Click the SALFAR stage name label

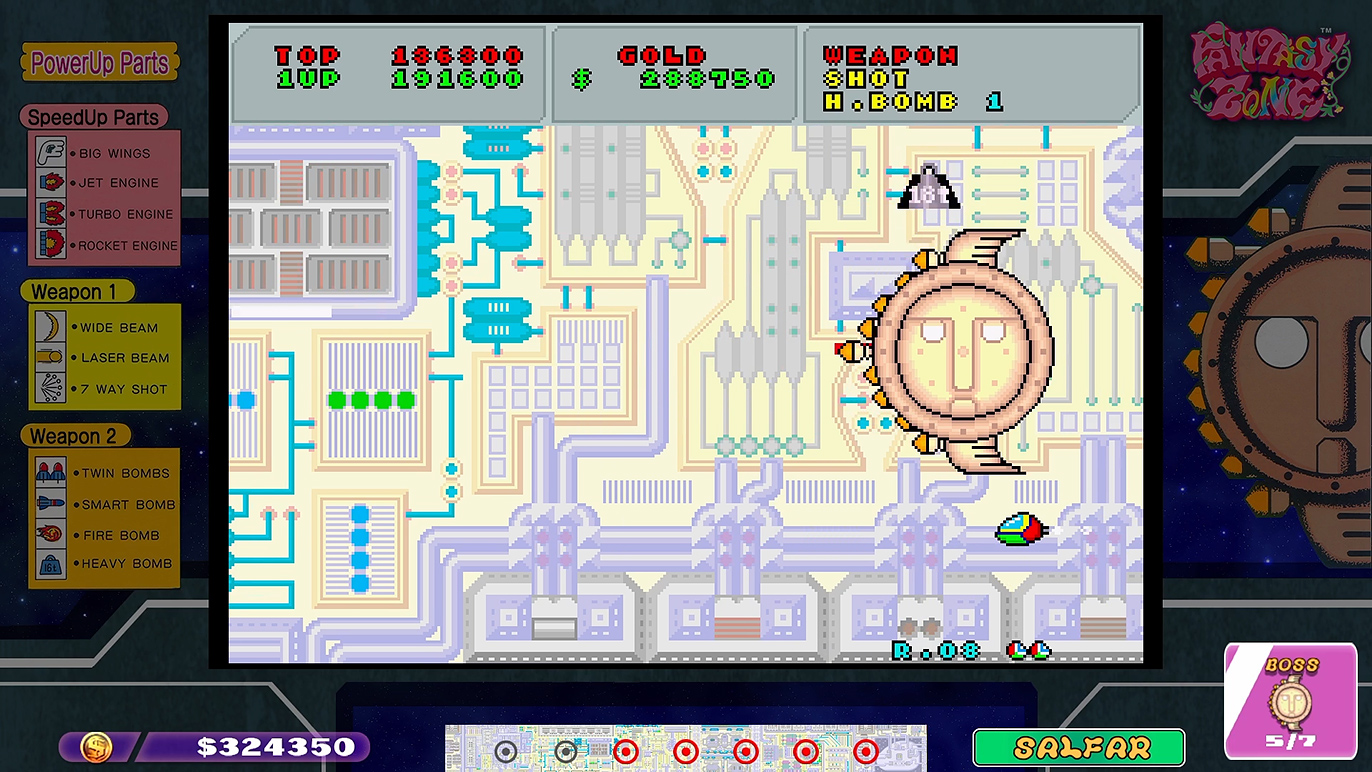point(1078,747)
